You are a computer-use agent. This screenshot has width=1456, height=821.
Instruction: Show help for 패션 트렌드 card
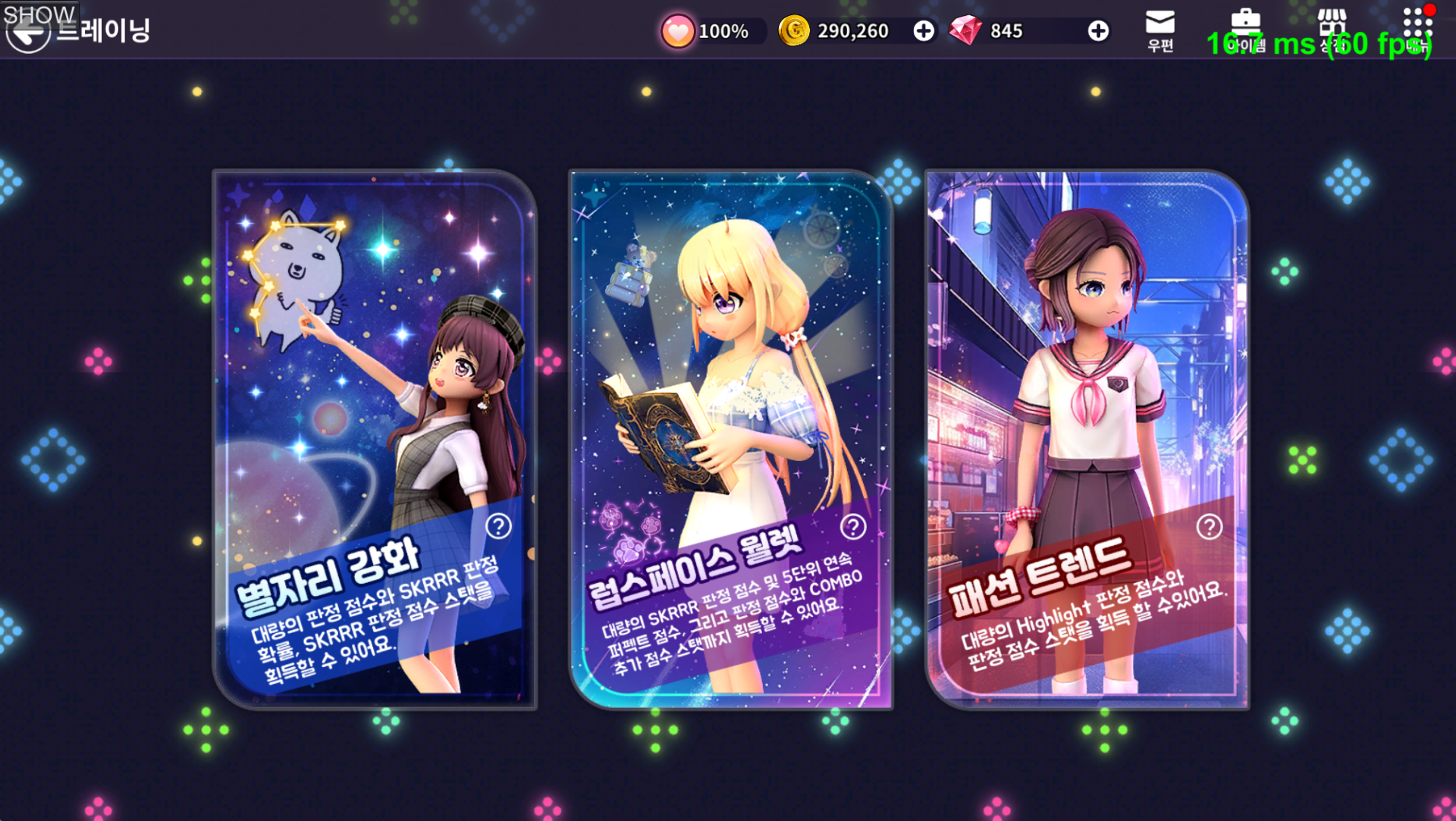pyautogui.click(x=1209, y=526)
